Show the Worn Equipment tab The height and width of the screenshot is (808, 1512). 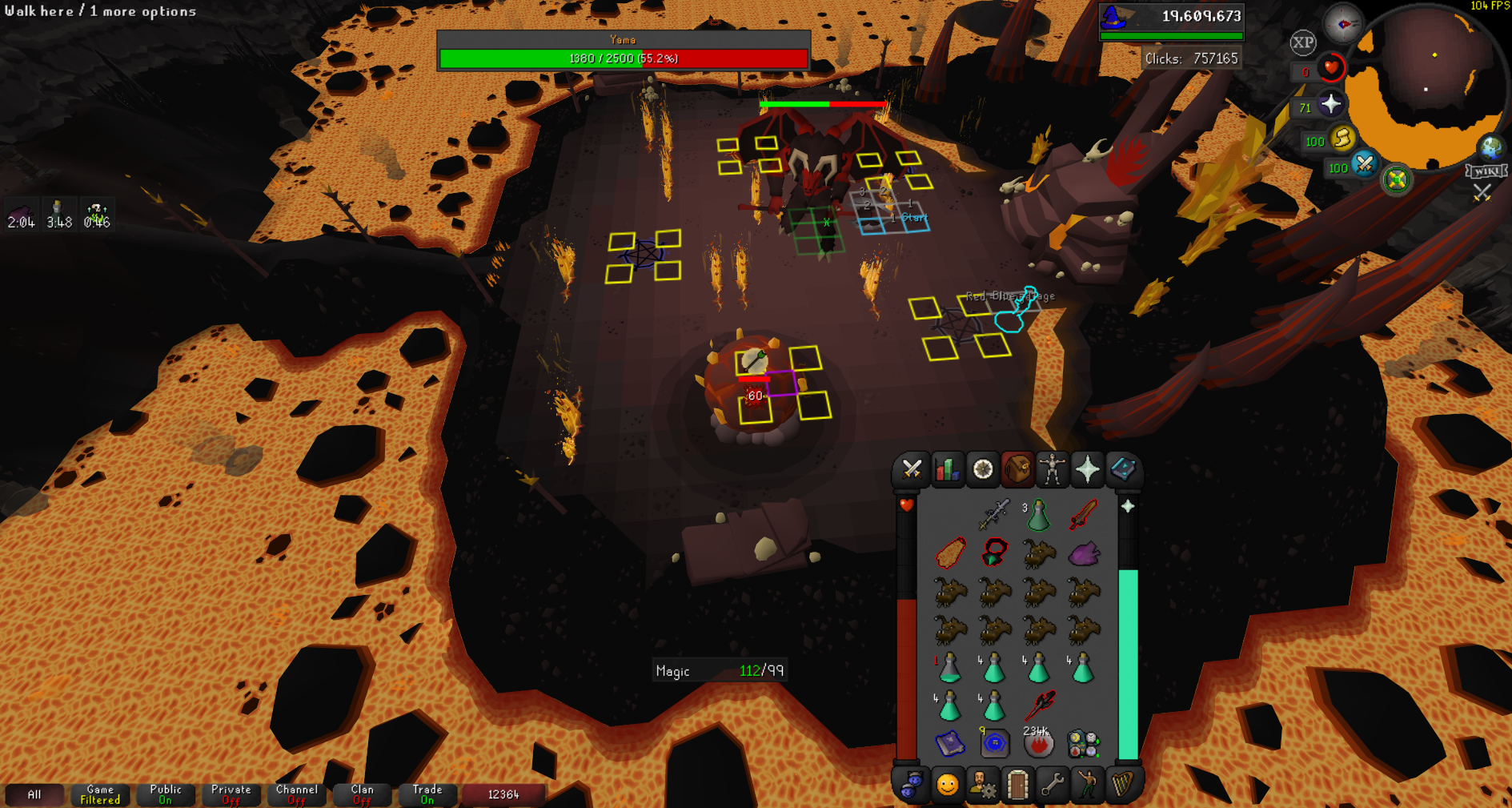pos(1053,470)
